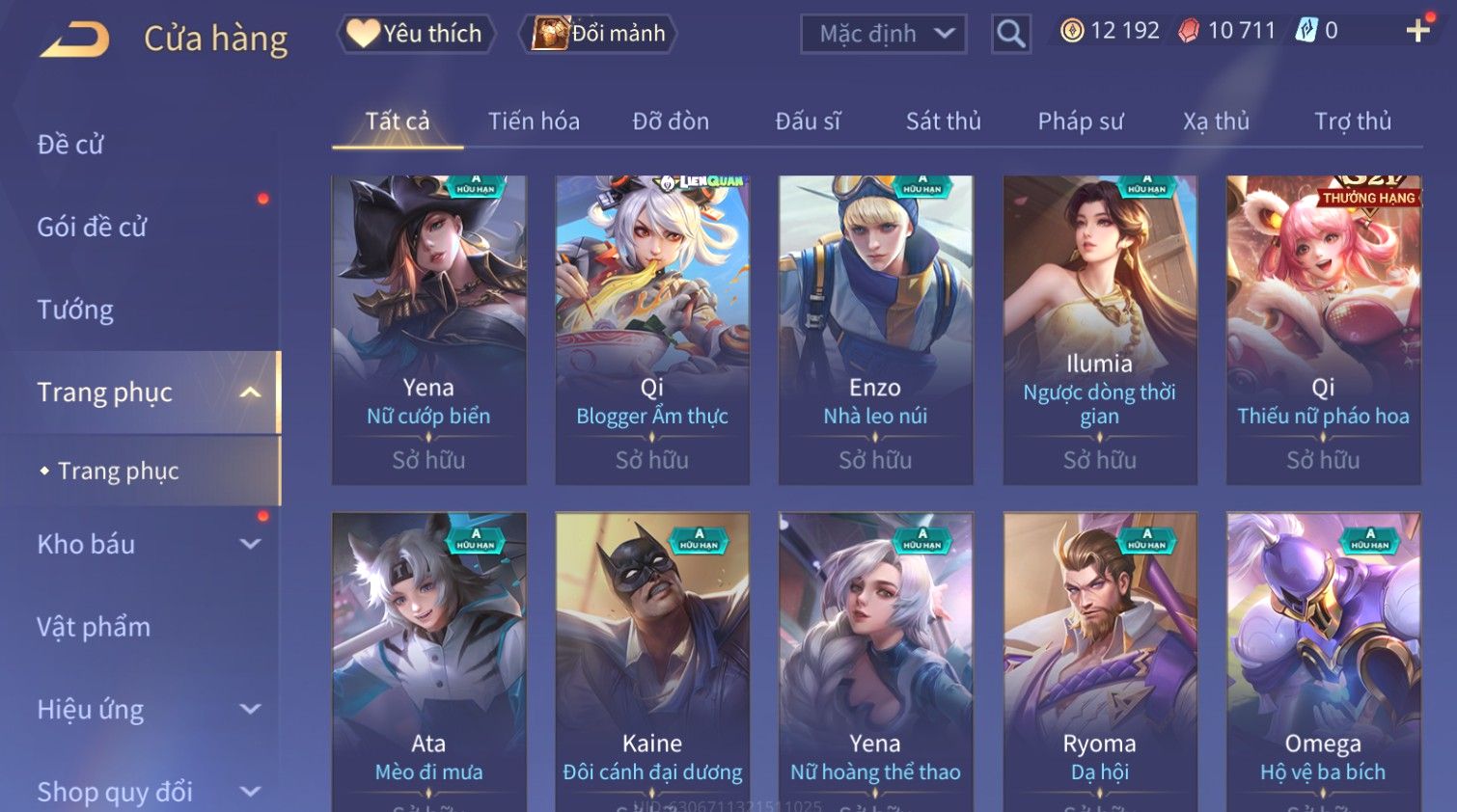Pick the Ilumia Ngược dòng thời gian skin
This screenshot has height=812, width=1457.
(1099, 329)
